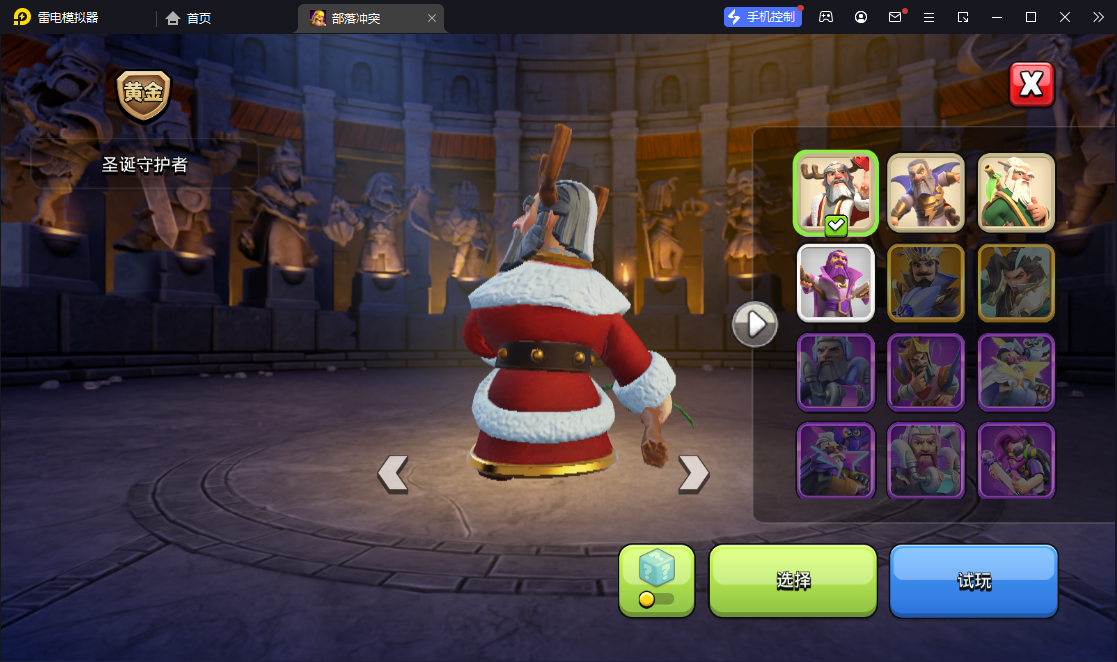Image resolution: width=1117 pixels, height=662 pixels.
Task: Select the pink-haired goggles warden skin
Action: click(x=1016, y=461)
